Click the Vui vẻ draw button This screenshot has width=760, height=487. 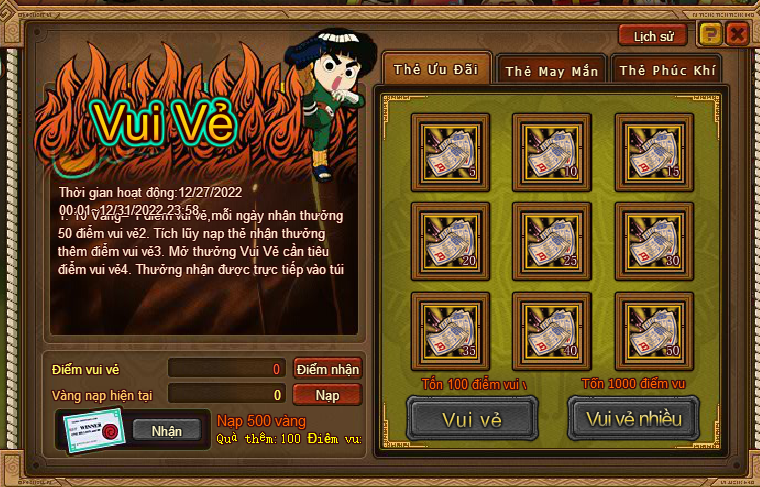tap(472, 418)
